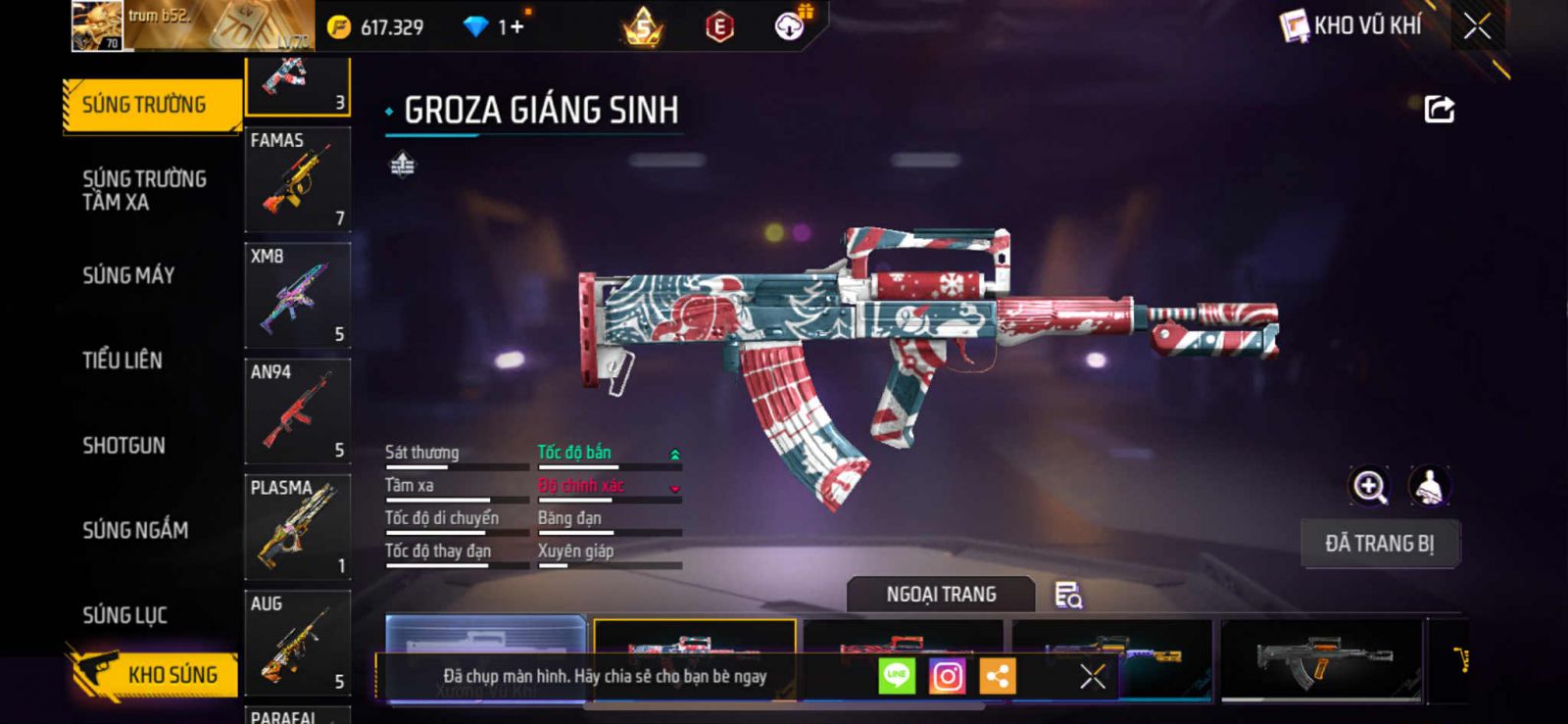
Task: Zoom in with the magnifier icon
Action: (x=1370, y=486)
